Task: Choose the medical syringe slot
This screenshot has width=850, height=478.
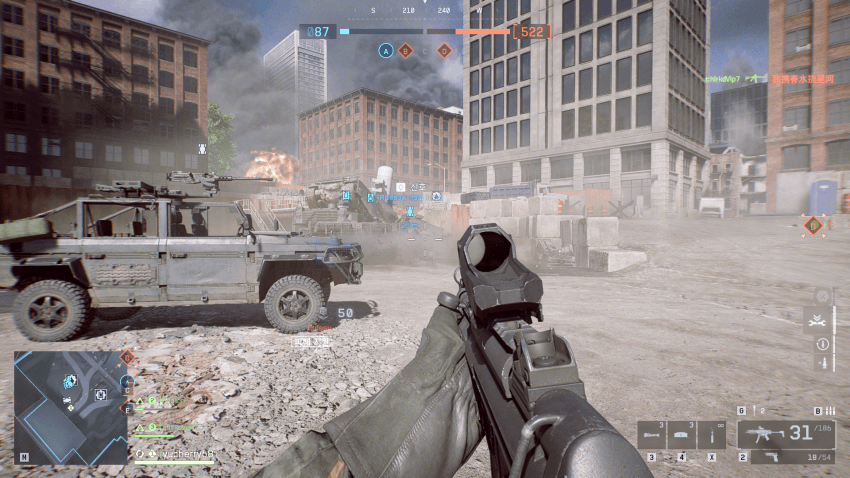Action: [x=712, y=435]
